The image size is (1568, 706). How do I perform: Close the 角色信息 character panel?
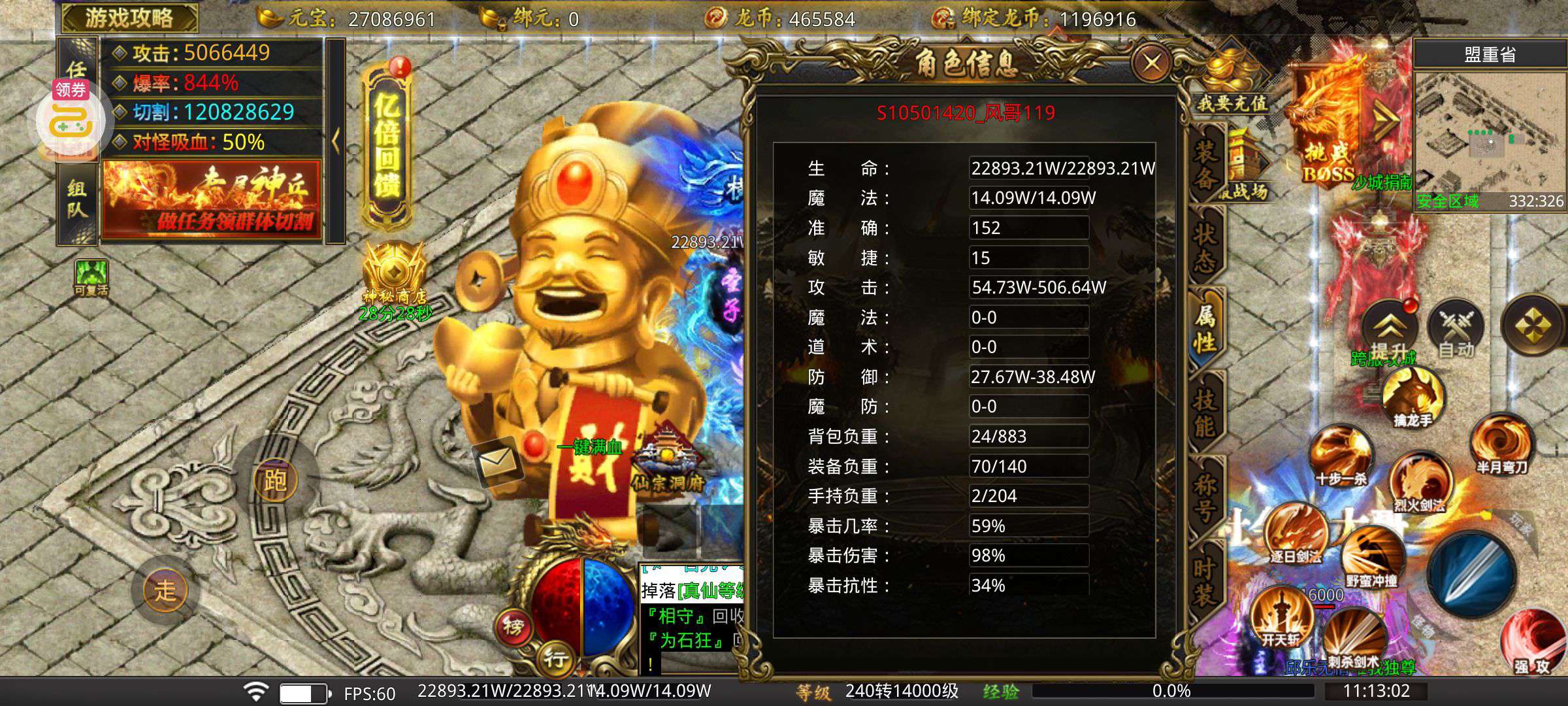pyautogui.click(x=1151, y=64)
